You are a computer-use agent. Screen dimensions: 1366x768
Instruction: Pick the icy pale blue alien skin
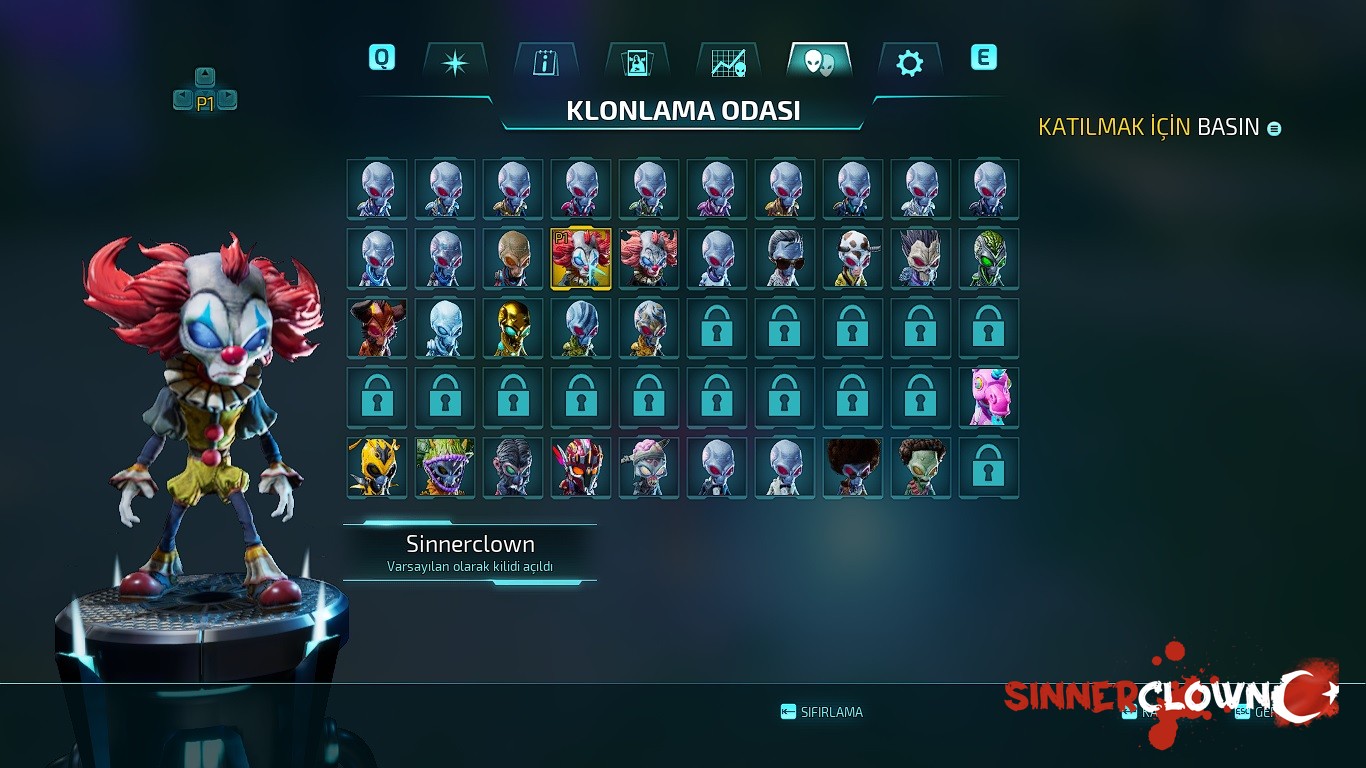445,328
